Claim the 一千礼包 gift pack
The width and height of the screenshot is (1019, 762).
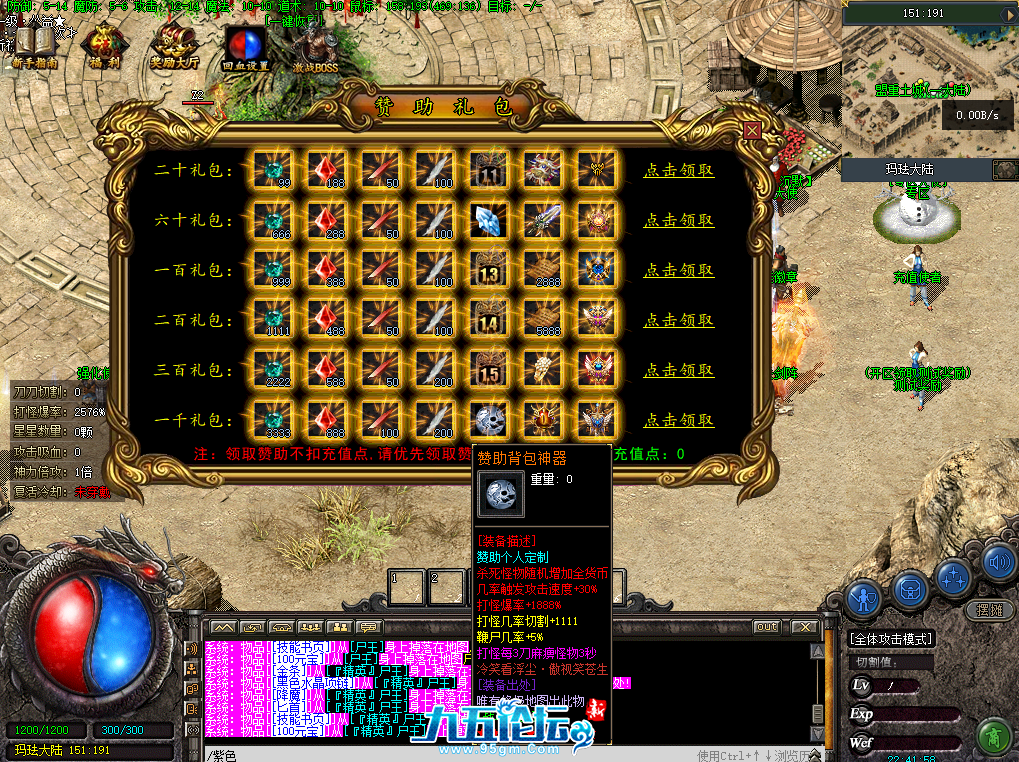tap(678, 421)
